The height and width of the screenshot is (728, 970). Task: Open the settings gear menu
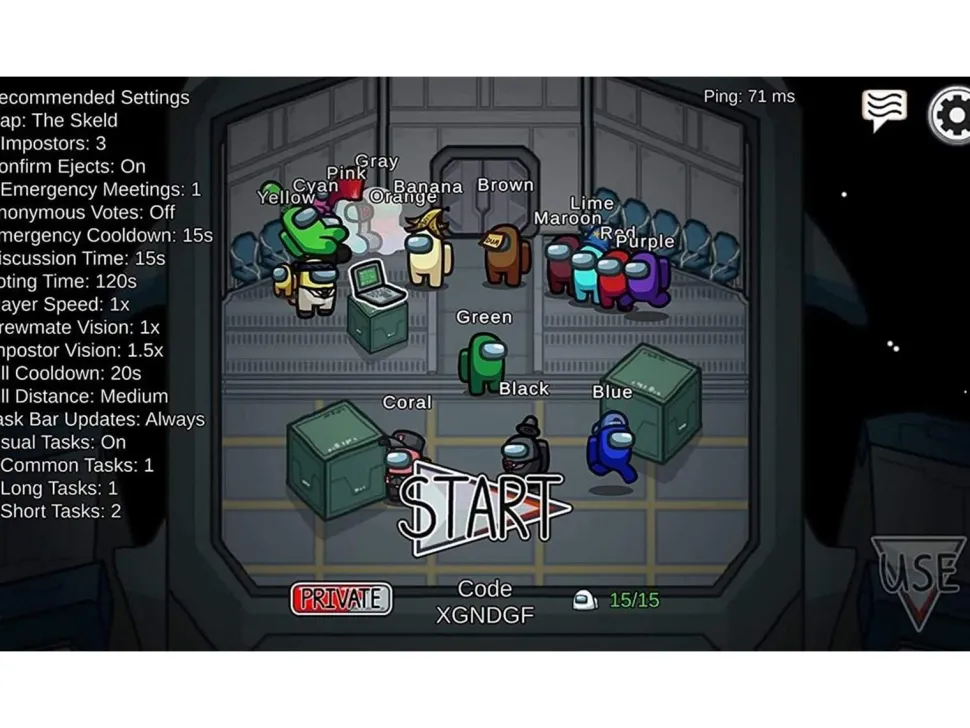(x=951, y=116)
